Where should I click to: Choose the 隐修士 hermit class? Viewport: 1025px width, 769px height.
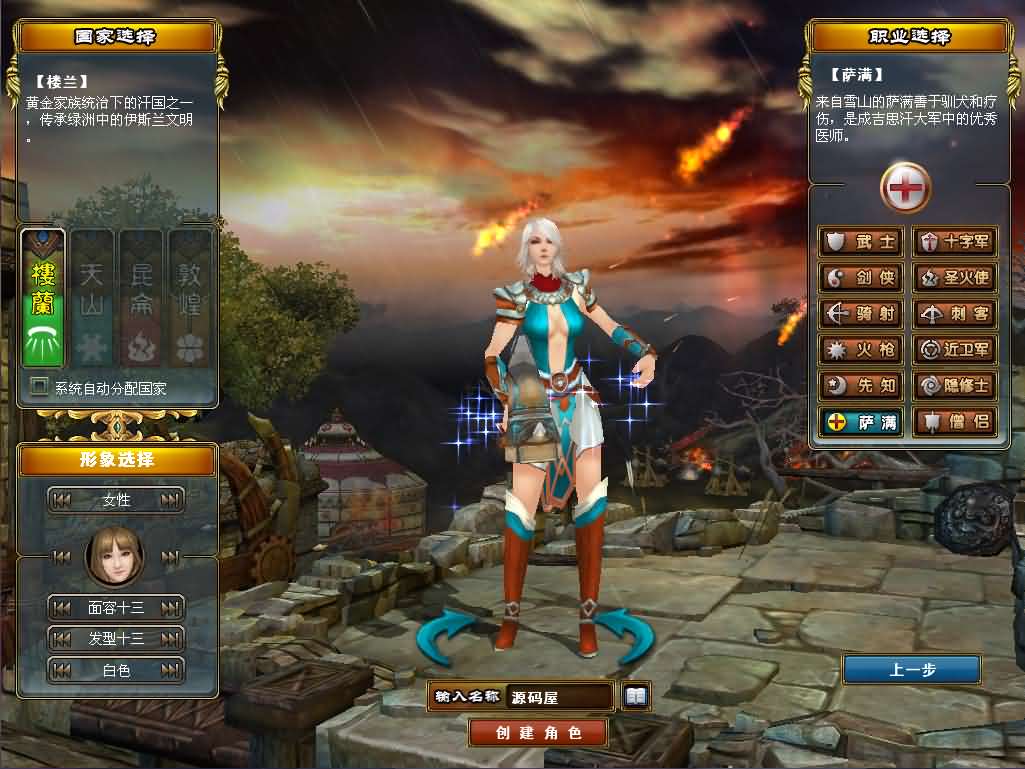(955, 386)
